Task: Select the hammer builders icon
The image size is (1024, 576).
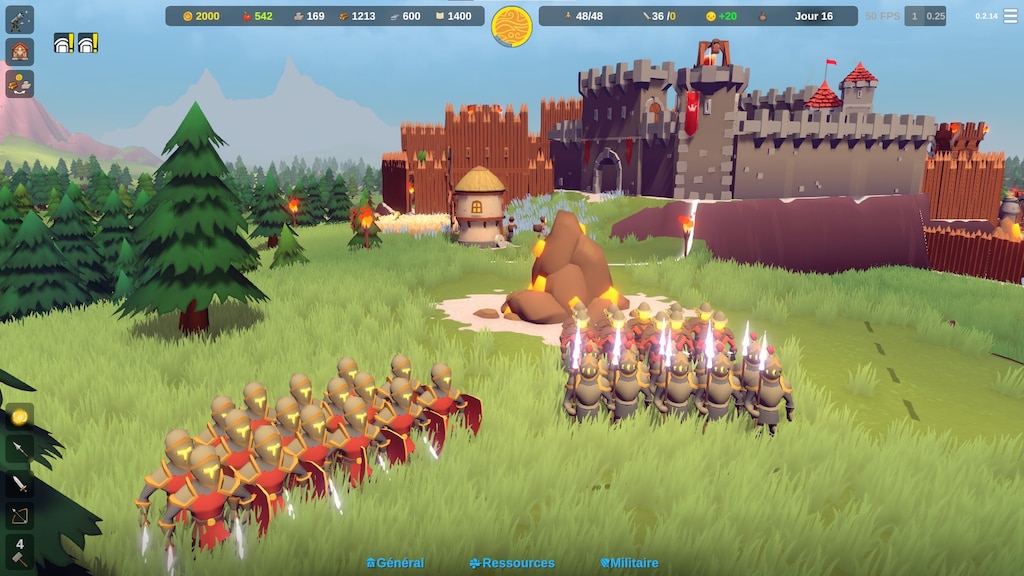Action: click(x=20, y=551)
